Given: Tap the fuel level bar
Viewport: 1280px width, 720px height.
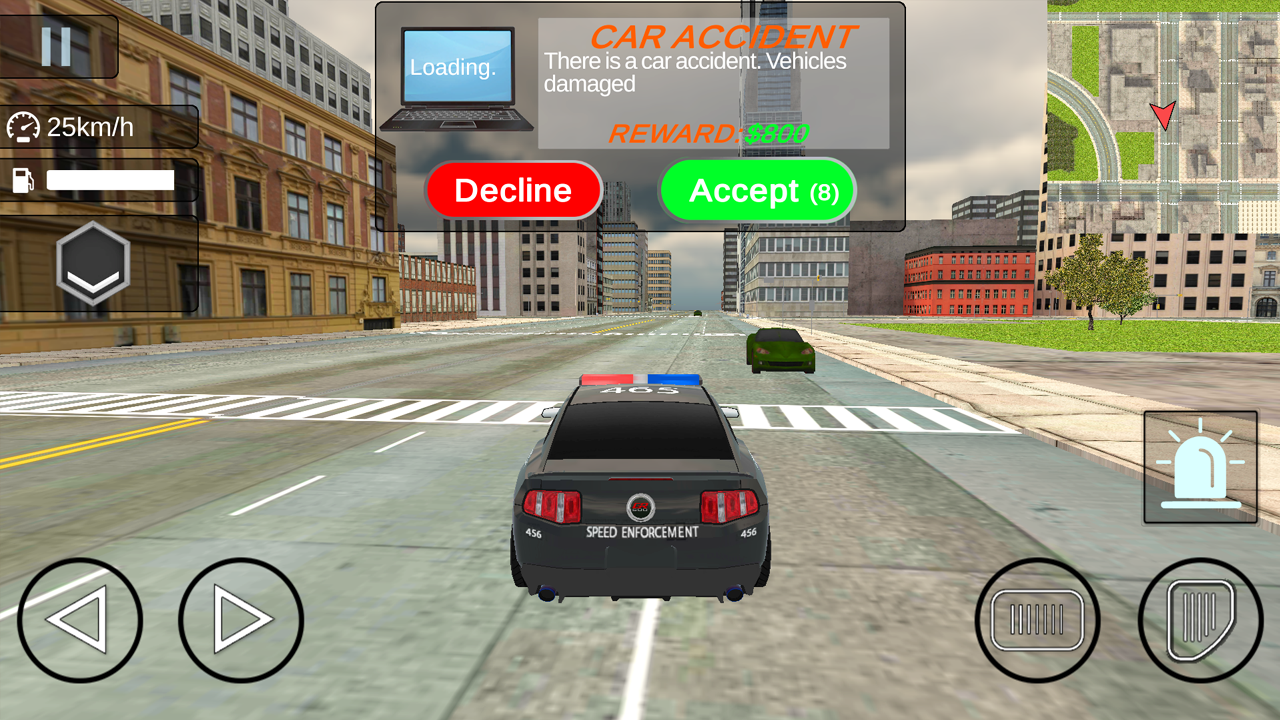Looking at the screenshot, I should (x=110, y=180).
